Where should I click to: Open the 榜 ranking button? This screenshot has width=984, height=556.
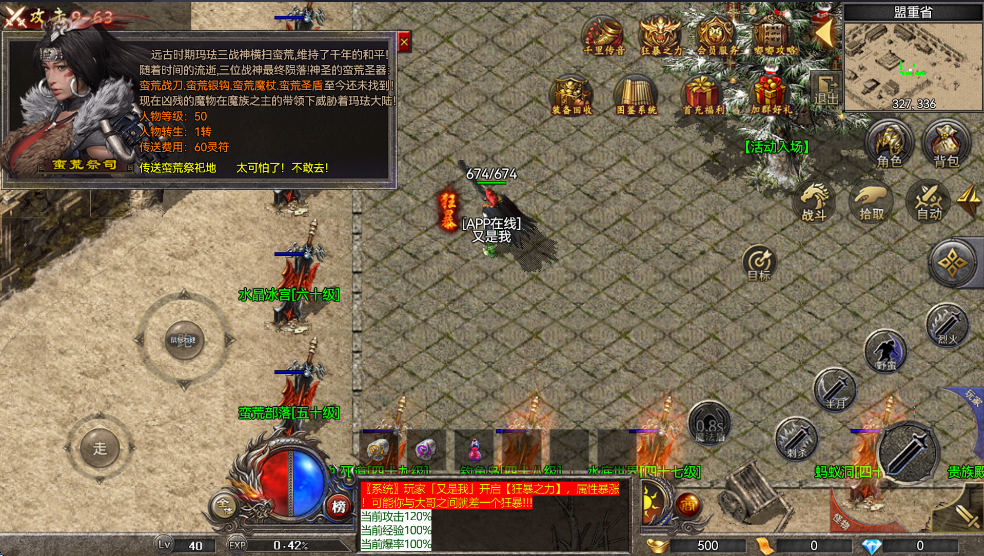tap(338, 506)
